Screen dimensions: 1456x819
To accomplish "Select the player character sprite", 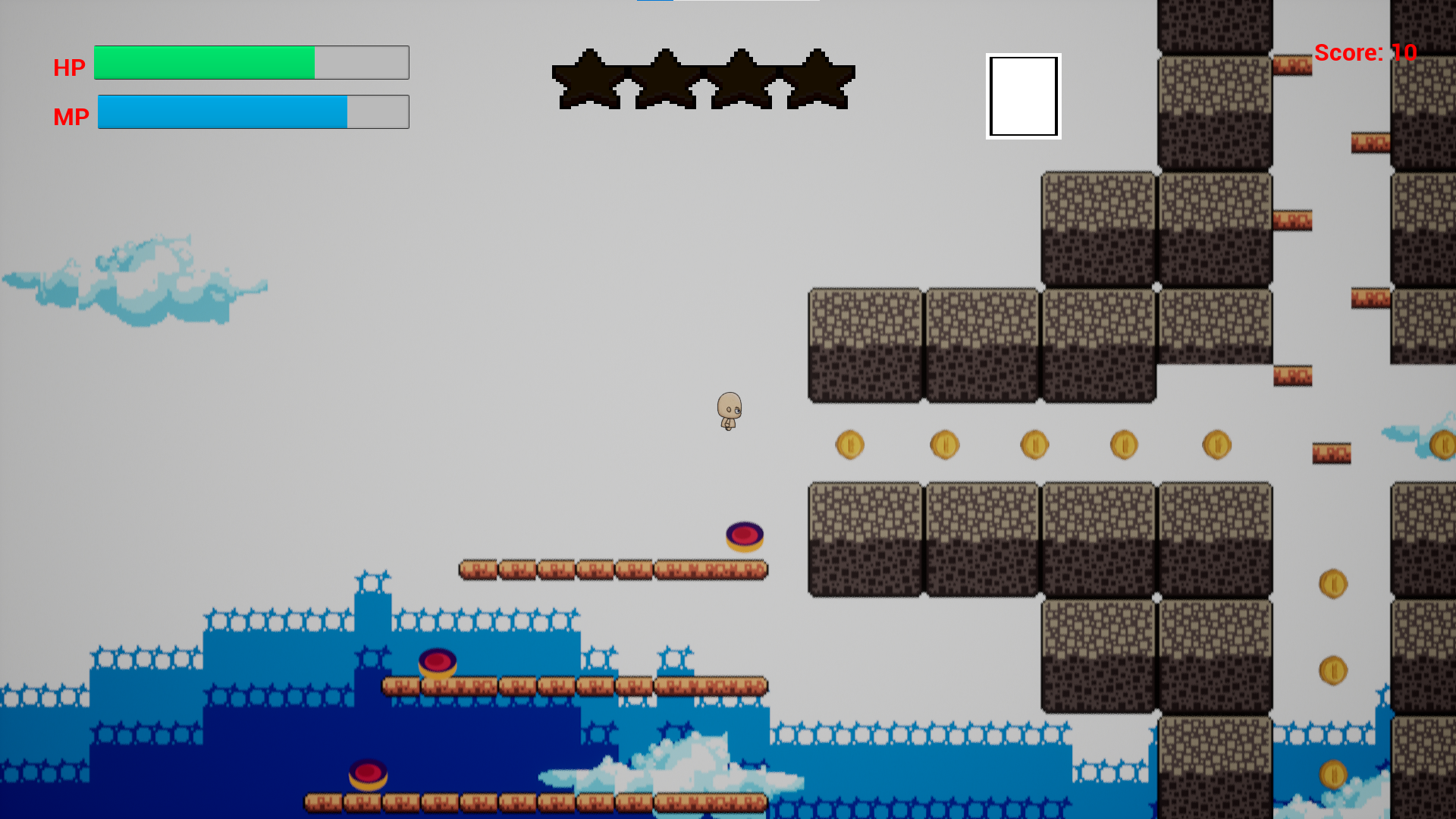I will 729,412.
